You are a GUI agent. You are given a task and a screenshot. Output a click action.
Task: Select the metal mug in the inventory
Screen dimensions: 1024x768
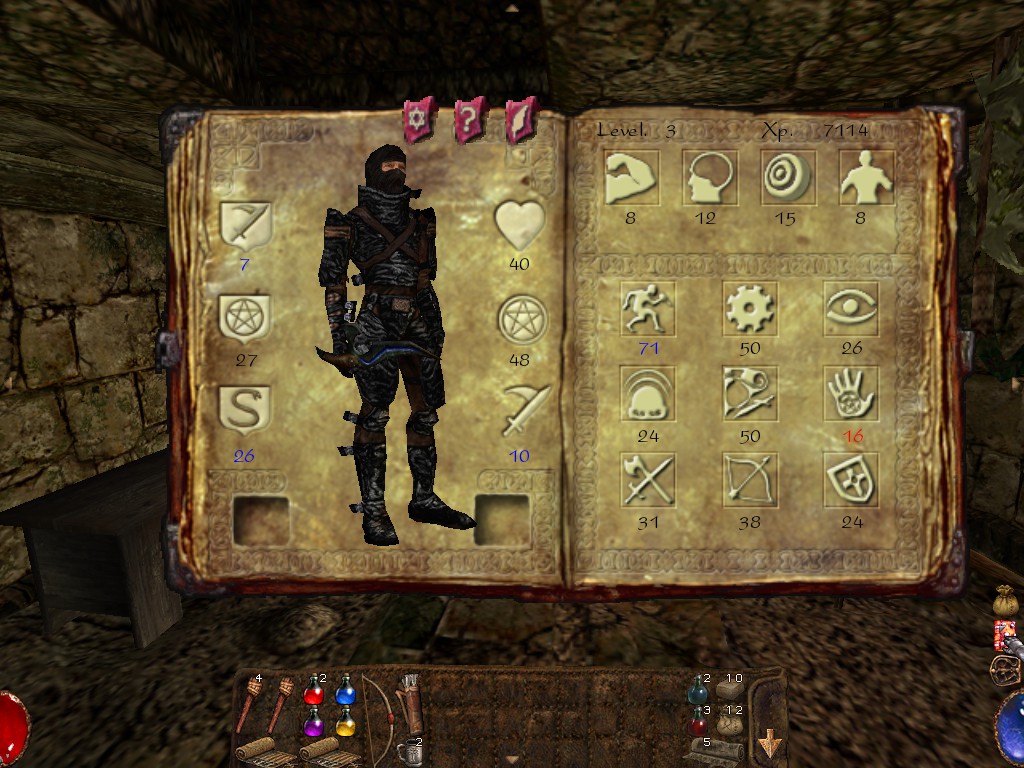407,750
